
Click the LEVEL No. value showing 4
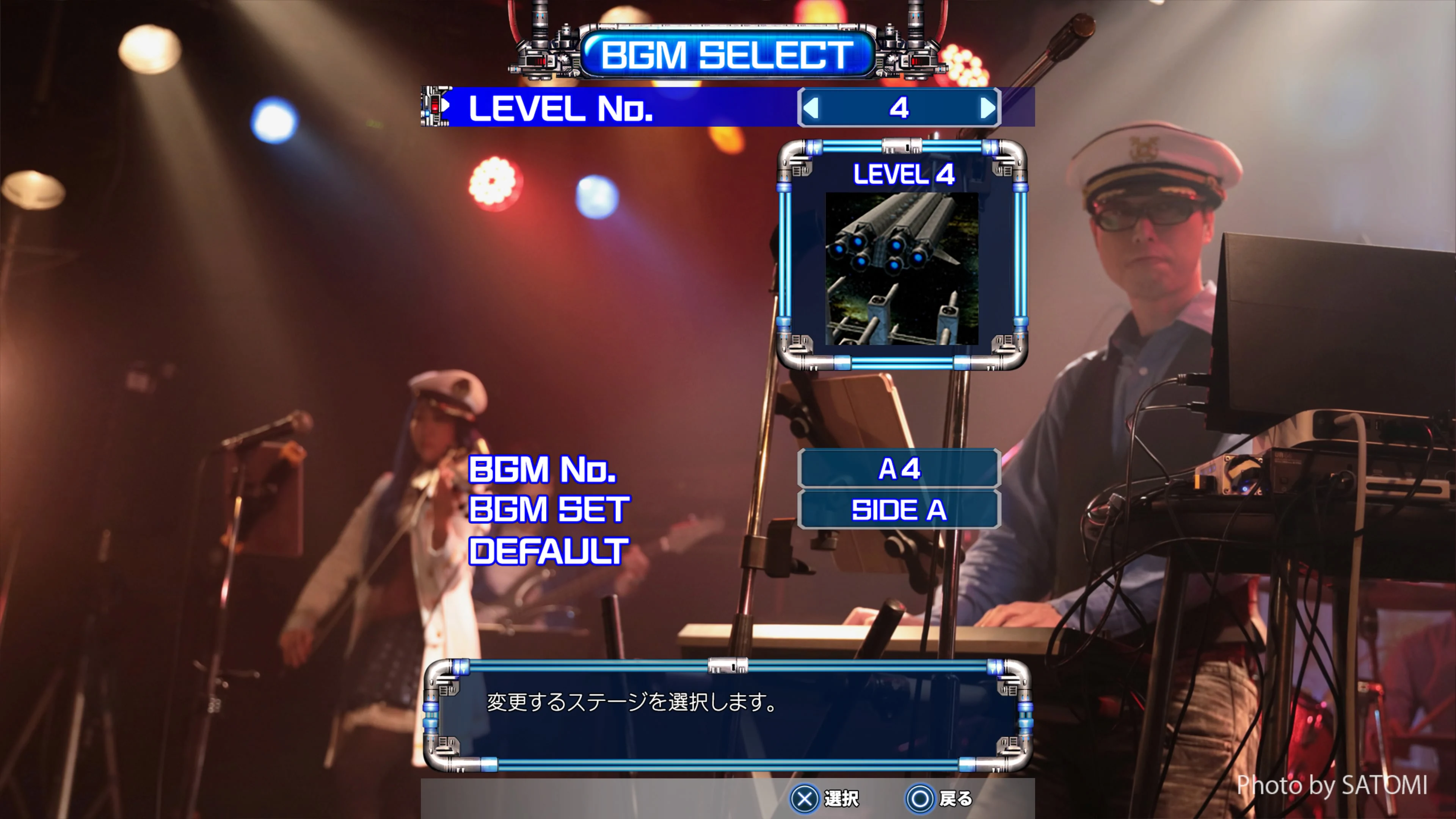tap(900, 109)
